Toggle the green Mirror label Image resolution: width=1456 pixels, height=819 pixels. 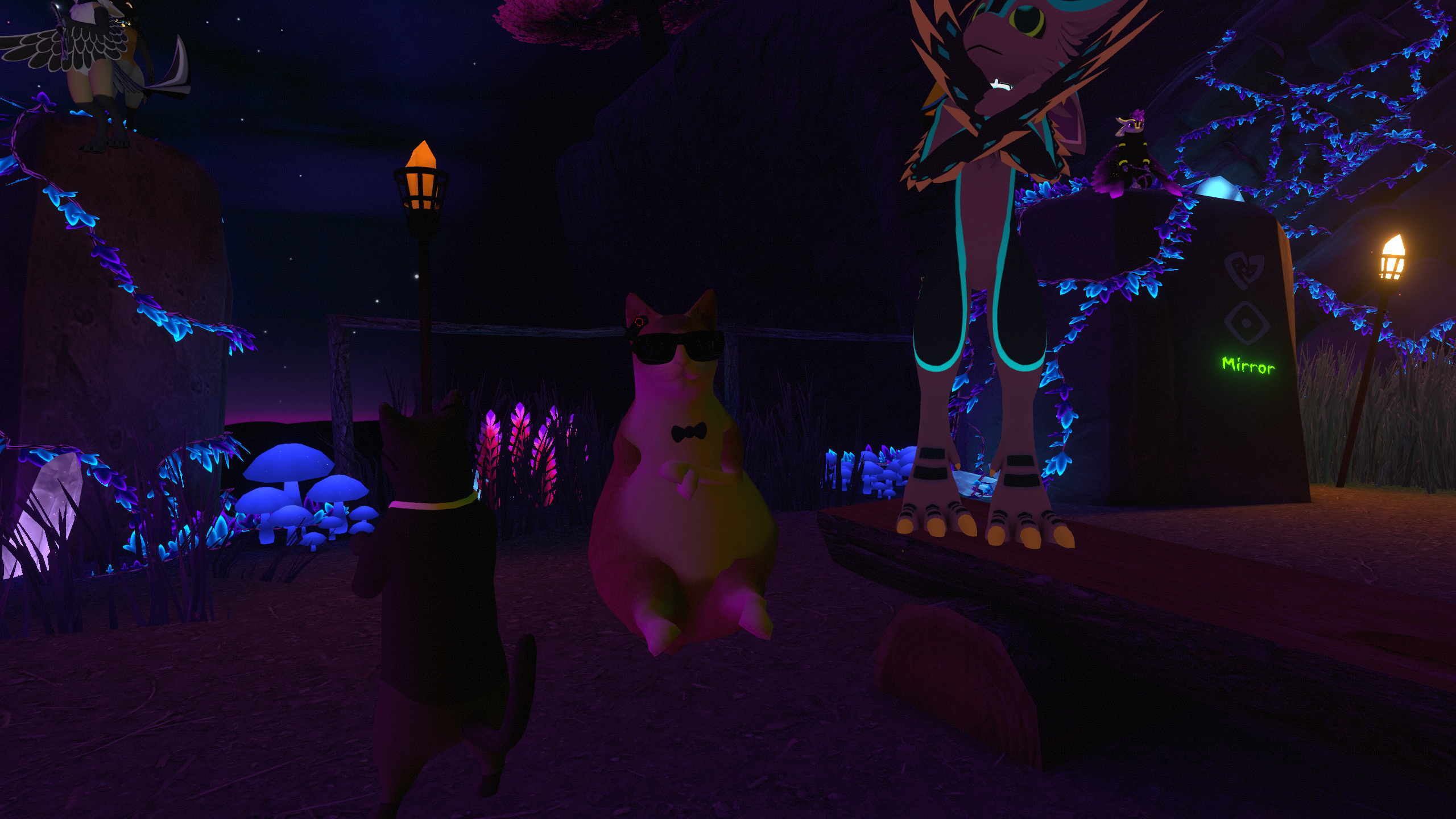(x=1248, y=365)
